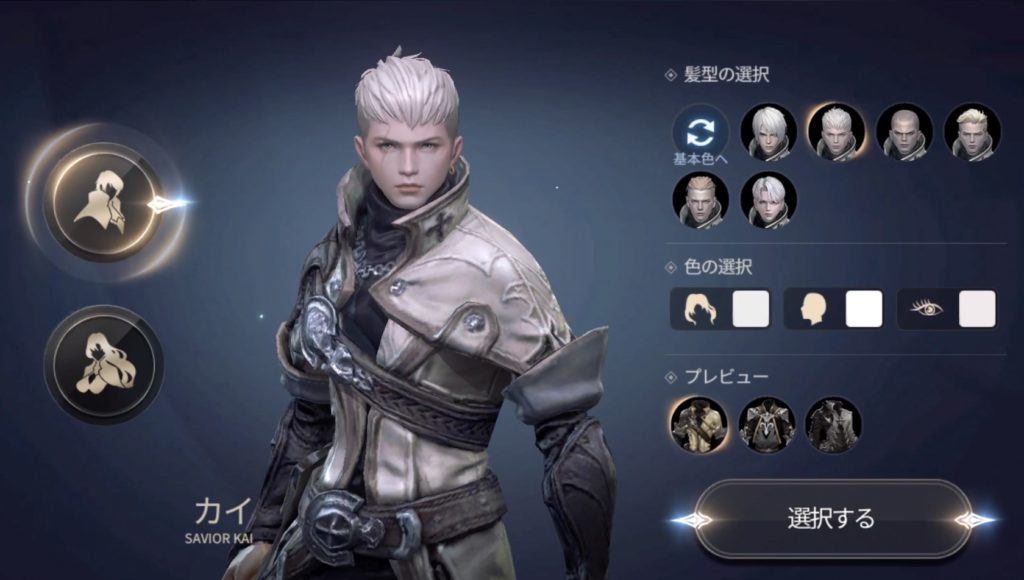Preview the dark fur-collared outfit
Image resolution: width=1024 pixels, height=580 pixels.
coord(833,425)
